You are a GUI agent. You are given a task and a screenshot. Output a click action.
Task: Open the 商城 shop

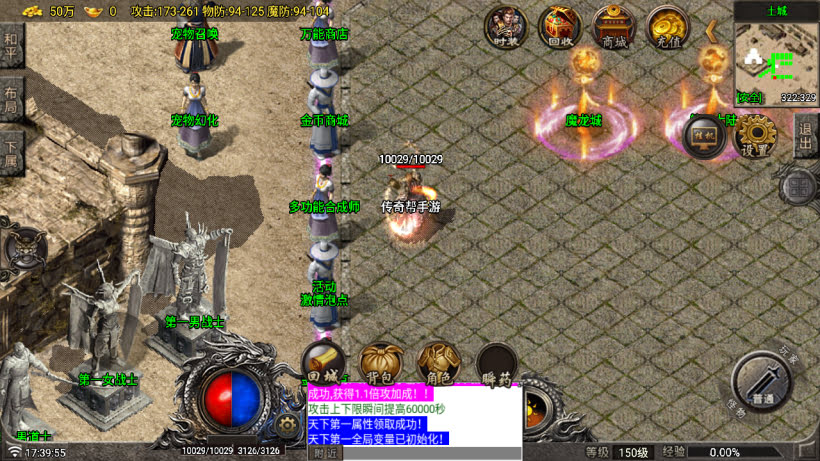pos(613,27)
